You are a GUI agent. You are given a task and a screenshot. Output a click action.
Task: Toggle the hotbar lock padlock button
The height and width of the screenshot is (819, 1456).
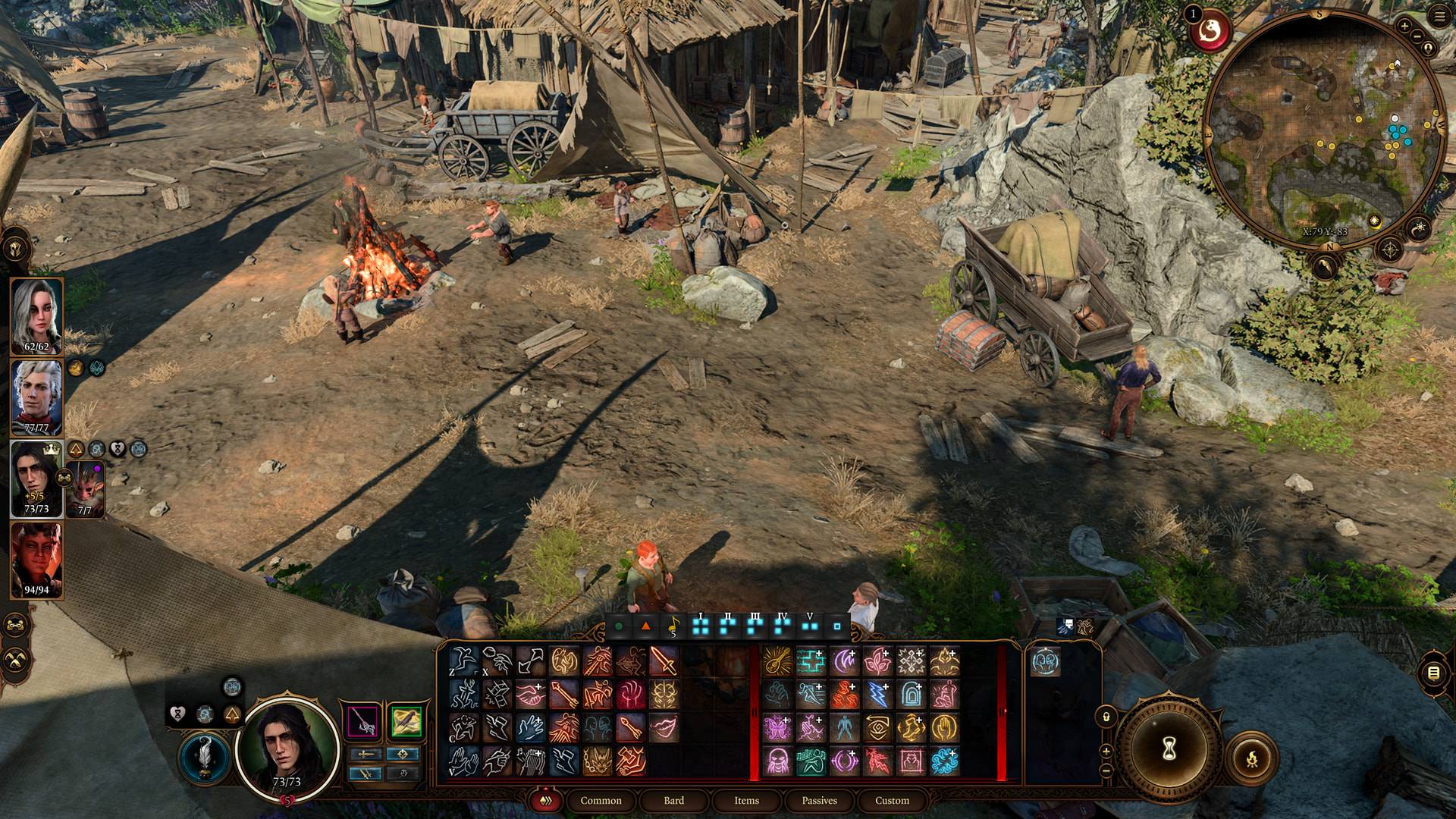[1106, 717]
